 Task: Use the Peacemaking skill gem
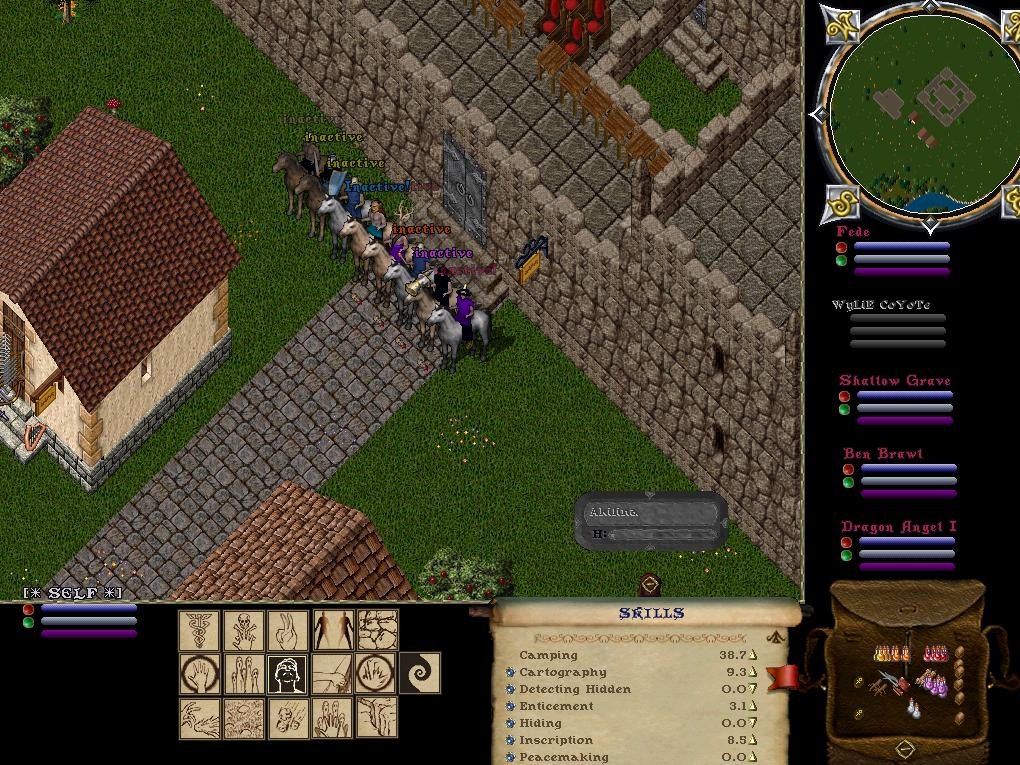coord(511,757)
